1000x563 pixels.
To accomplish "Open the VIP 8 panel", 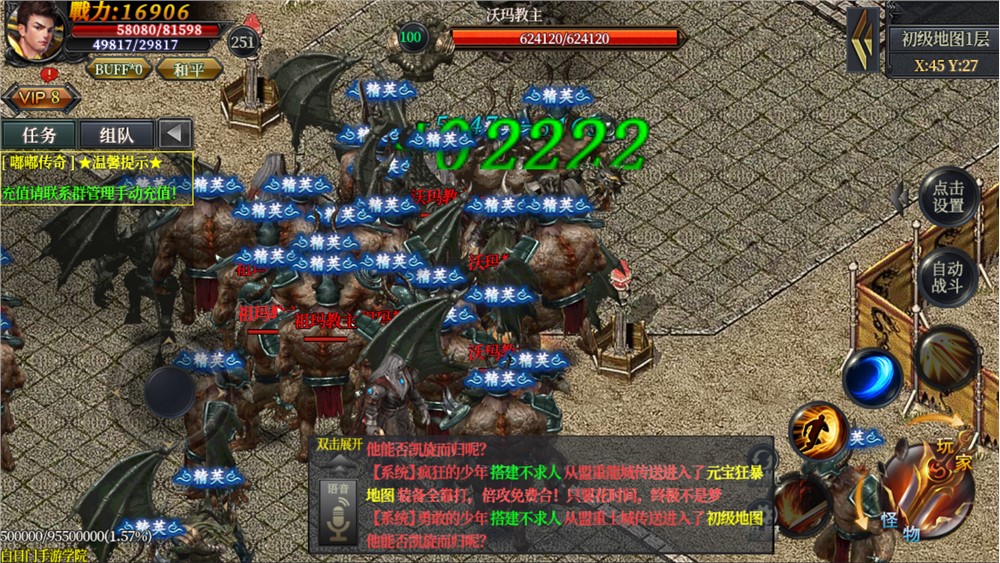I will pyautogui.click(x=44, y=99).
